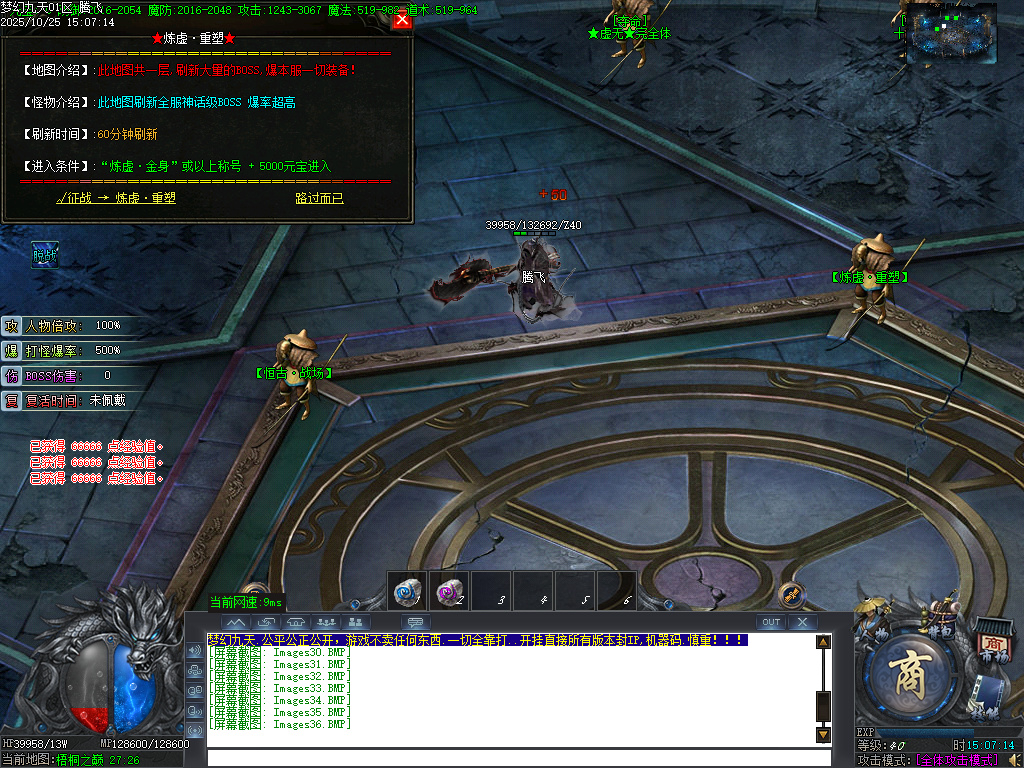The image size is (1024, 768).
Task: Use the blue swirl scroll in hotbar slot 1
Action: point(406,593)
